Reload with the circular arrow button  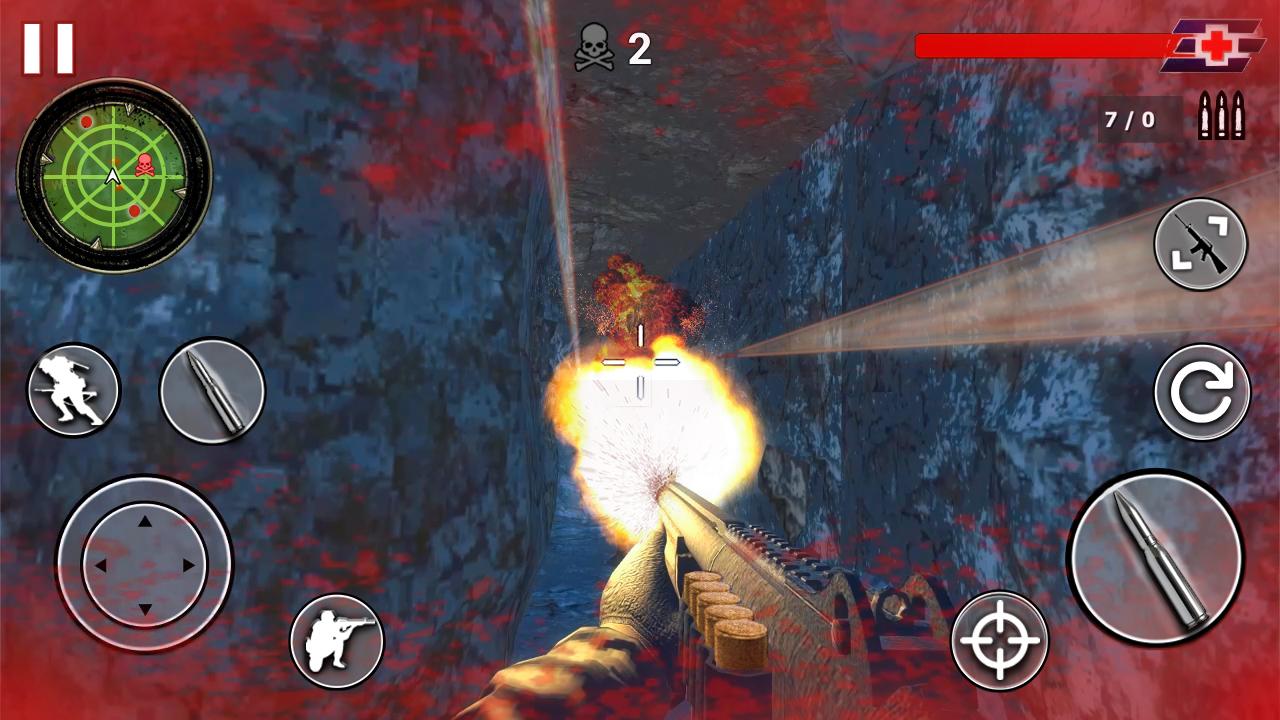click(x=1202, y=392)
